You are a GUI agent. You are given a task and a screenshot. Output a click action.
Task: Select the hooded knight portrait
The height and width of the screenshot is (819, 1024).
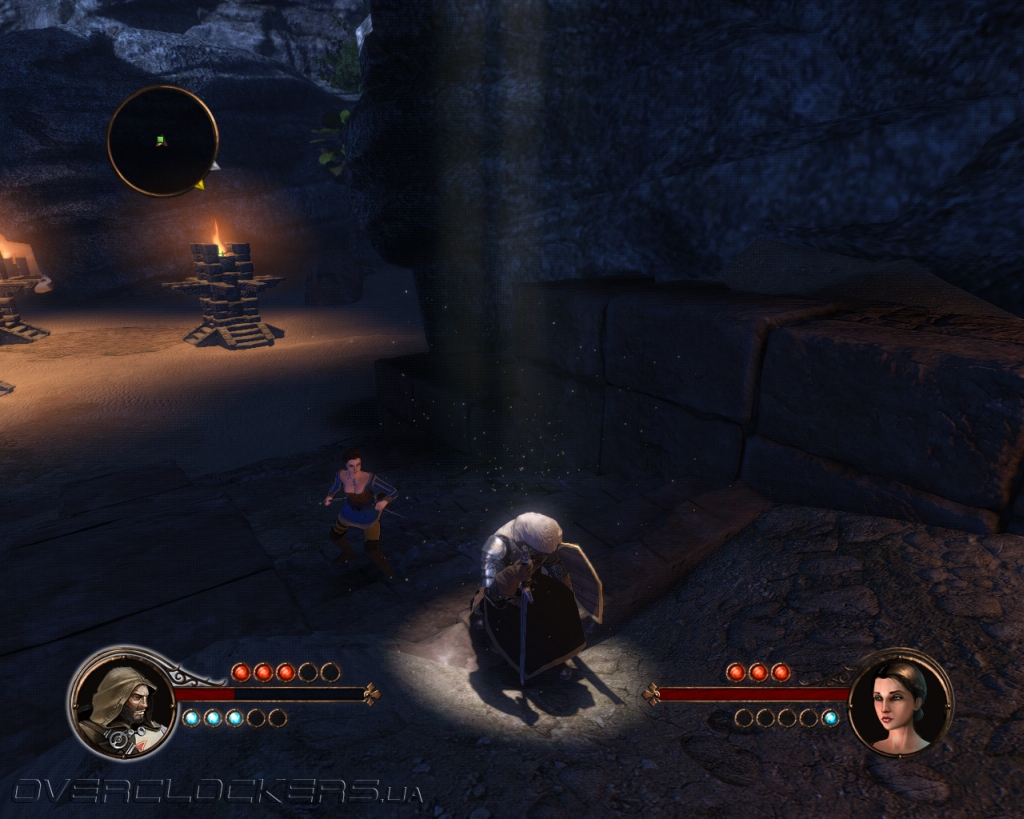click(x=119, y=702)
